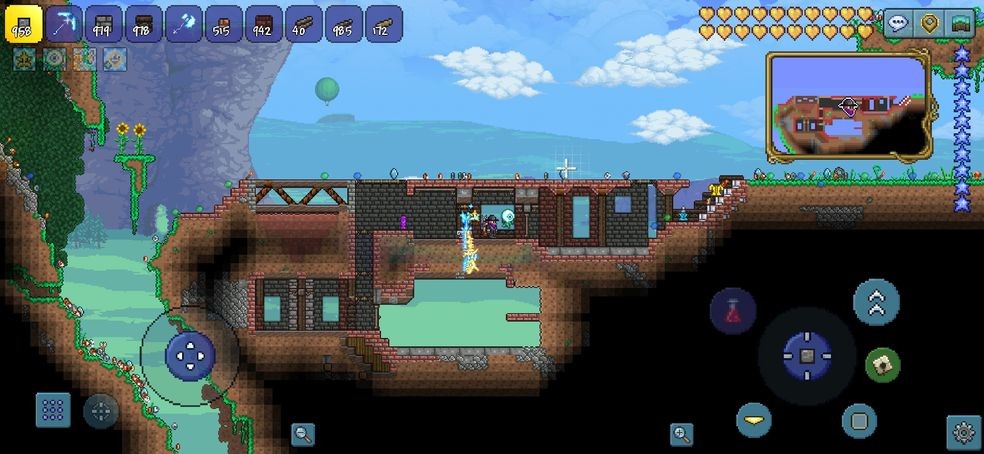Open the chat speech bubble button
This screenshot has height=454, width=984.
point(898,24)
